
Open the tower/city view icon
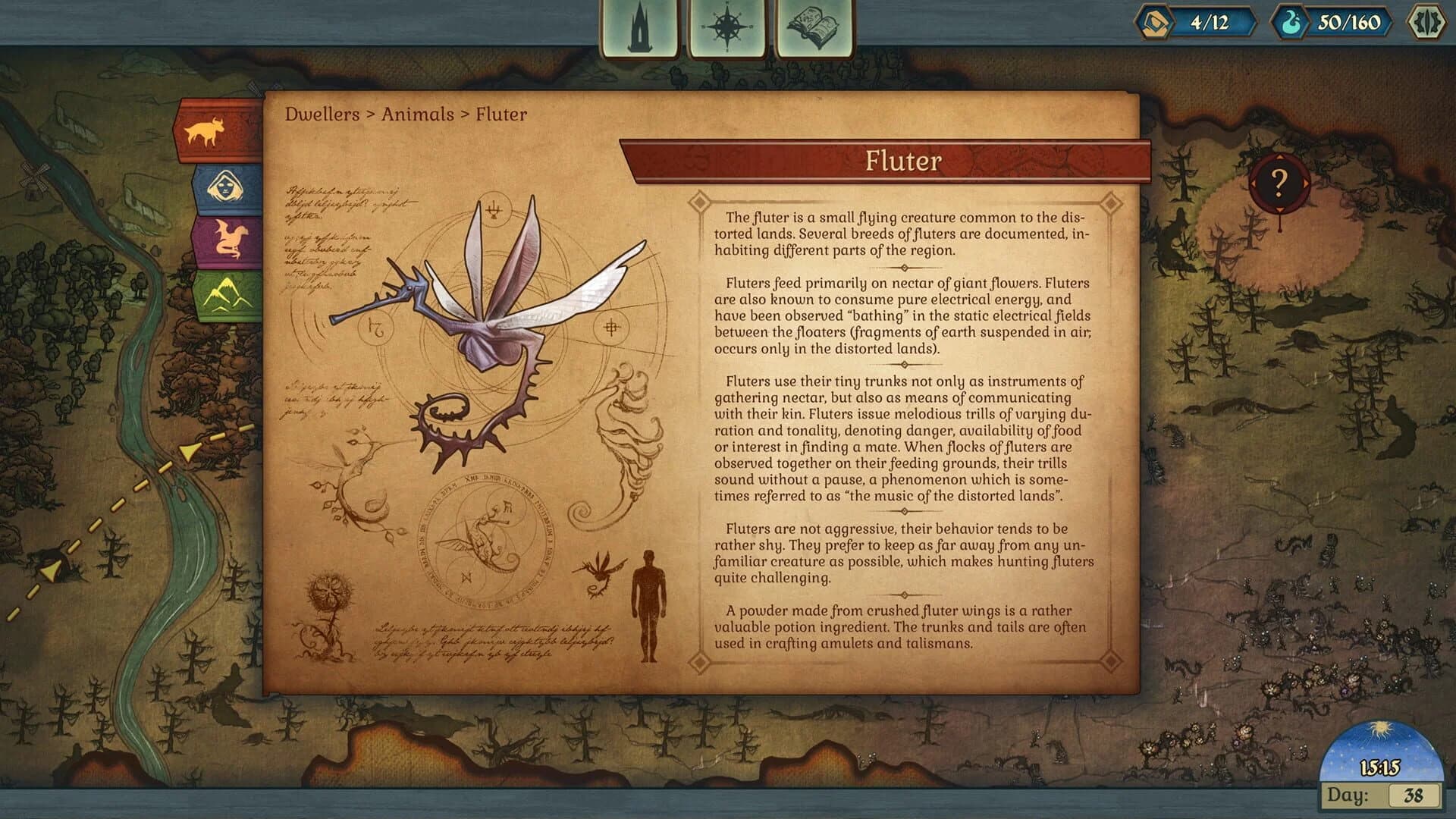(x=641, y=24)
